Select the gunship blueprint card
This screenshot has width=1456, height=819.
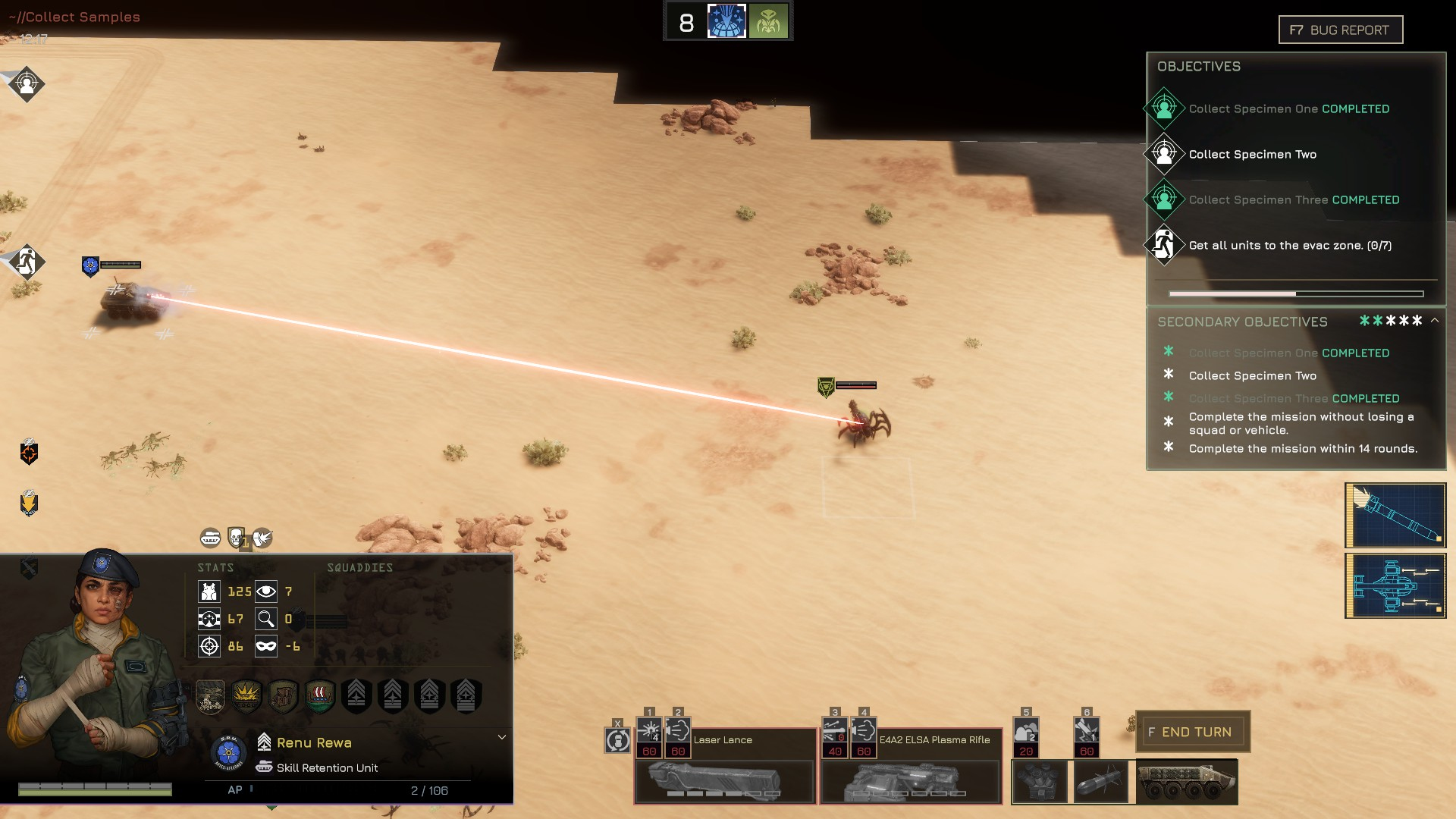click(1395, 585)
